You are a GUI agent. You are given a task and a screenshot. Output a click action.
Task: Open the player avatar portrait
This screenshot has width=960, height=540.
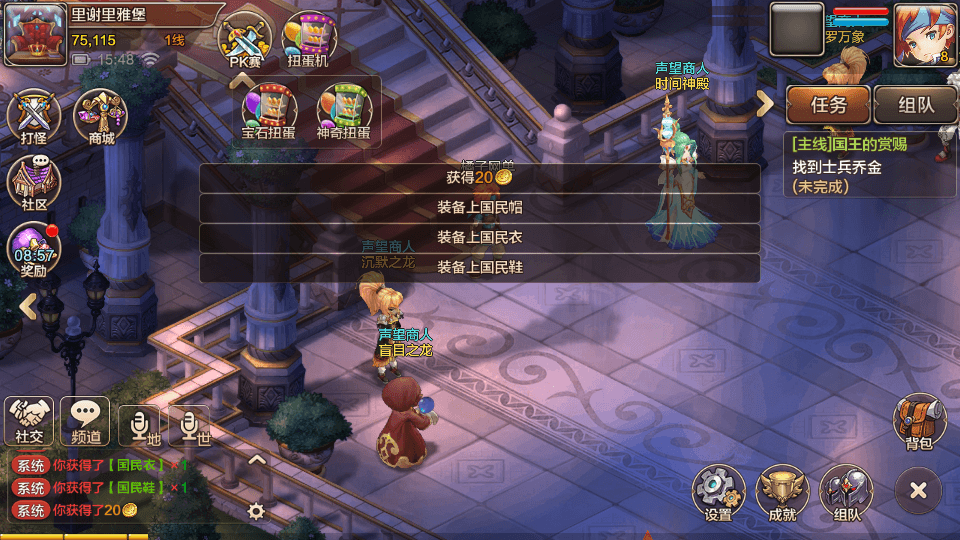924,34
